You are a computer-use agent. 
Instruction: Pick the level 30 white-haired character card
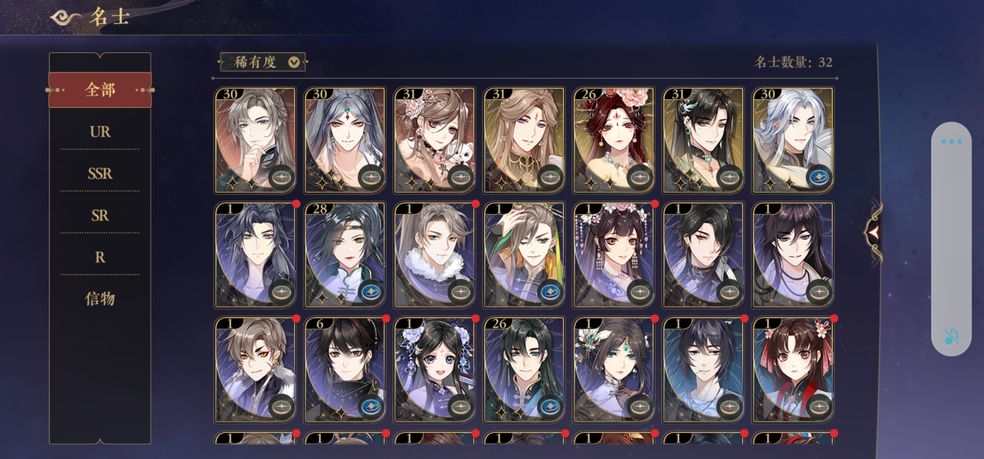tap(792, 140)
